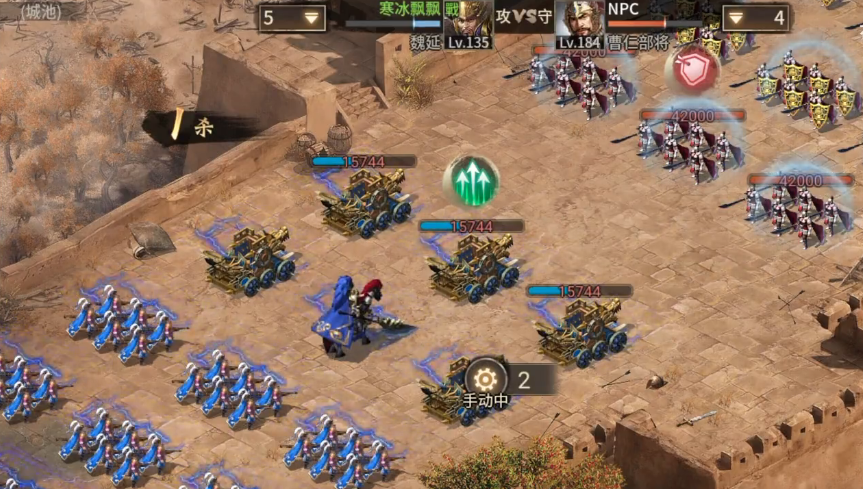Toggle the 手动中 manual mode gear button
Image resolution: width=863 pixels, height=489 pixels.
pos(486,379)
